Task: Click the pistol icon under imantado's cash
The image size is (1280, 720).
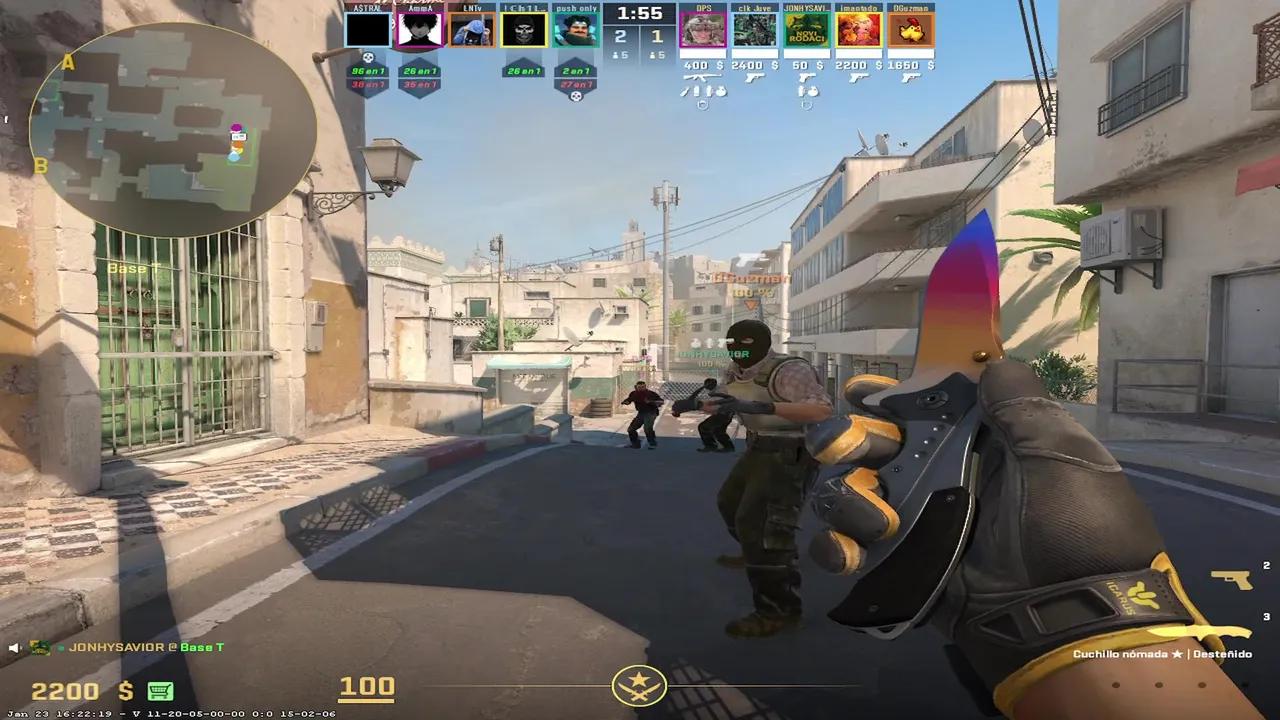Action: pyautogui.click(x=856, y=80)
